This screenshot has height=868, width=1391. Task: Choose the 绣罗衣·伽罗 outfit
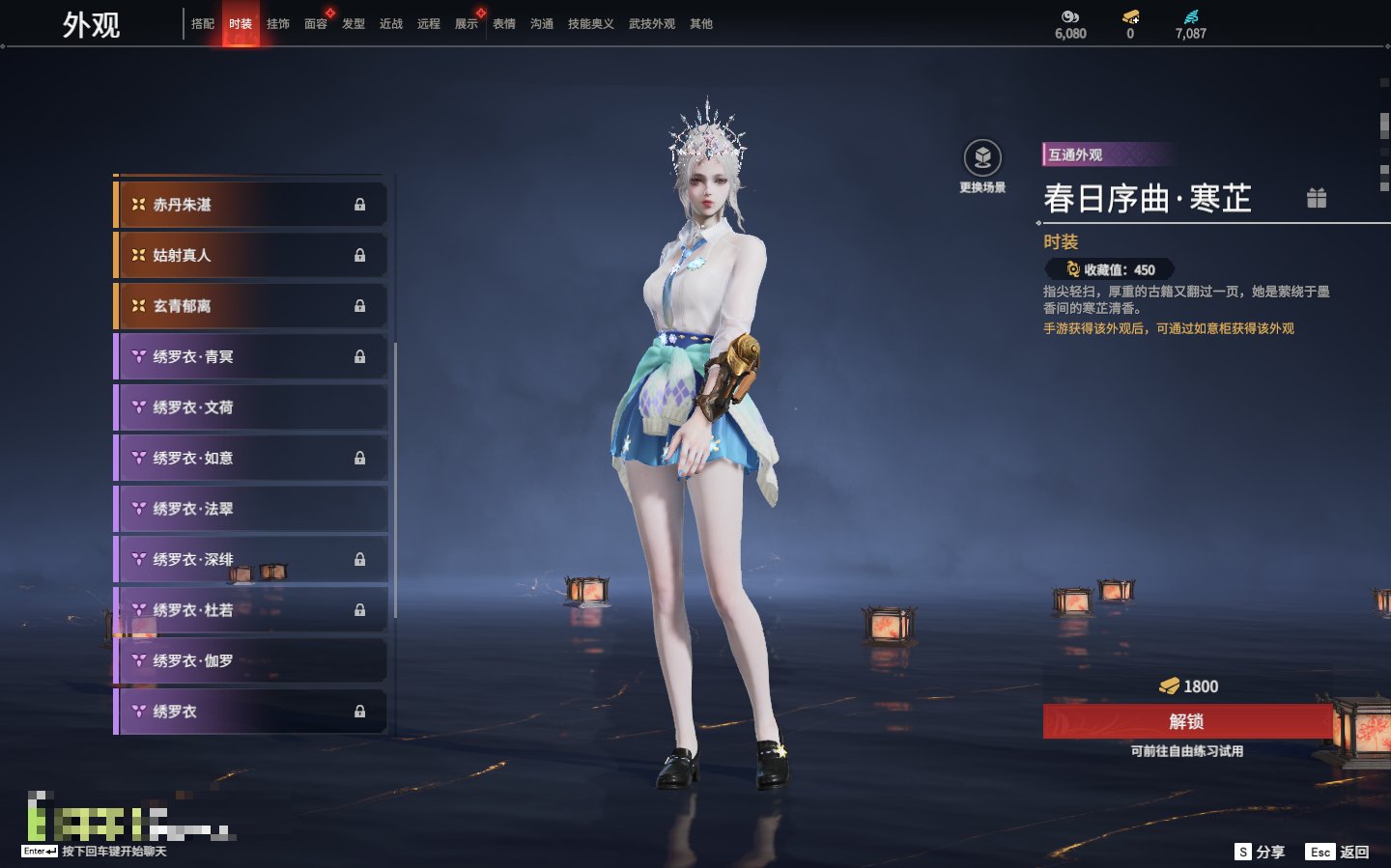pyautogui.click(x=251, y=661)
